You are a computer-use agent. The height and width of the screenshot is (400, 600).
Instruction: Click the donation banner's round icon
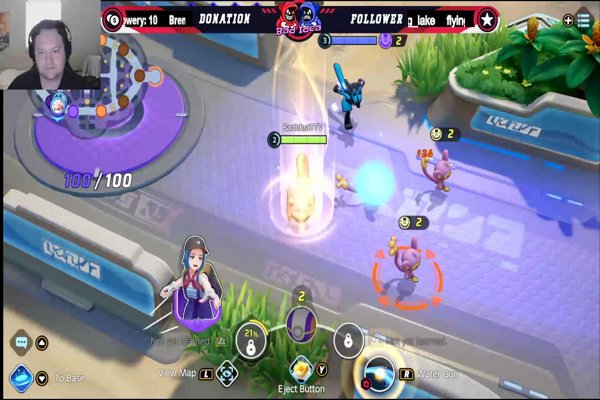tap(113, 19)
